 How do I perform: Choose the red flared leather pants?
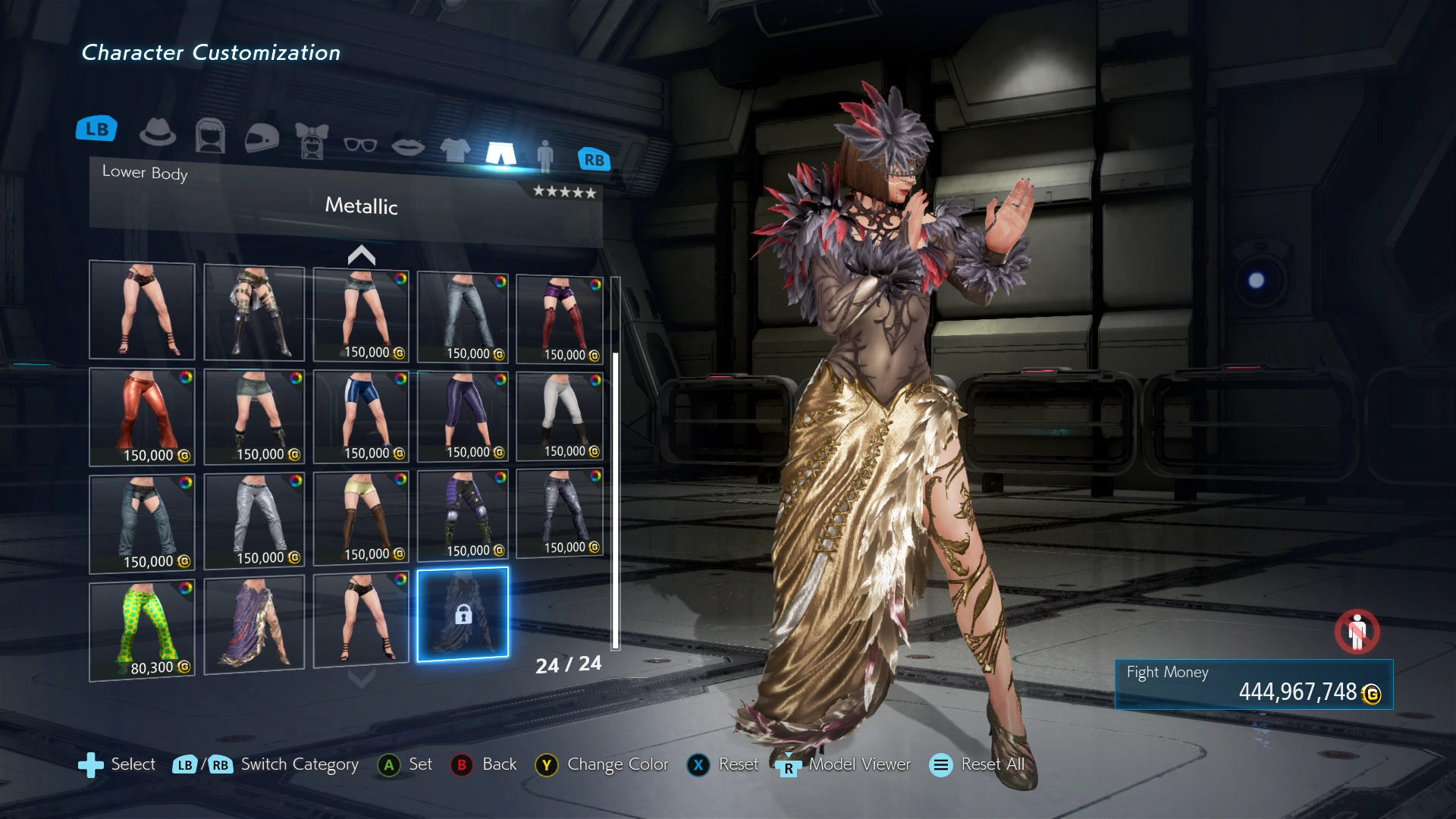click(142, 416)
